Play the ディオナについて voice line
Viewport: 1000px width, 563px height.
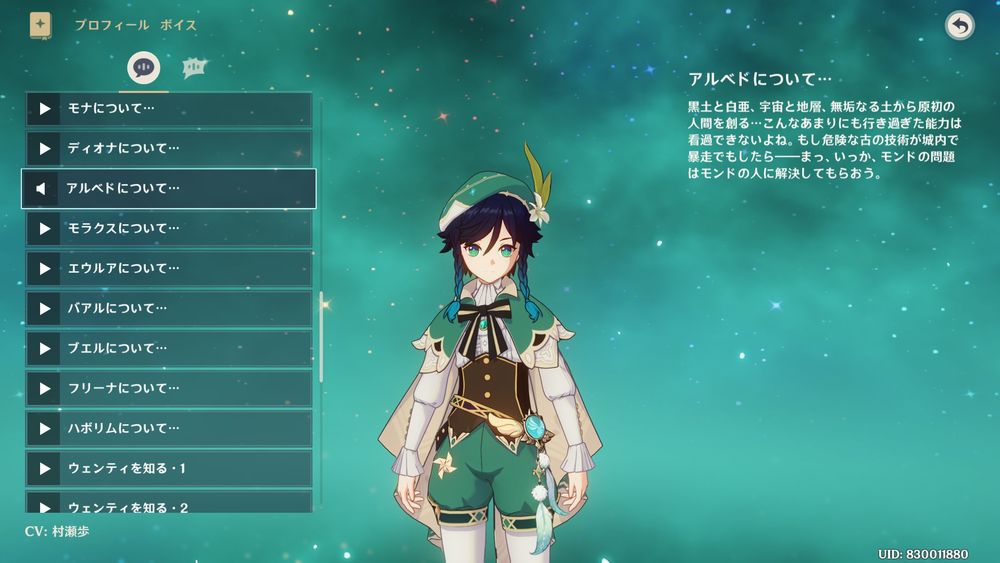(168, 149)
